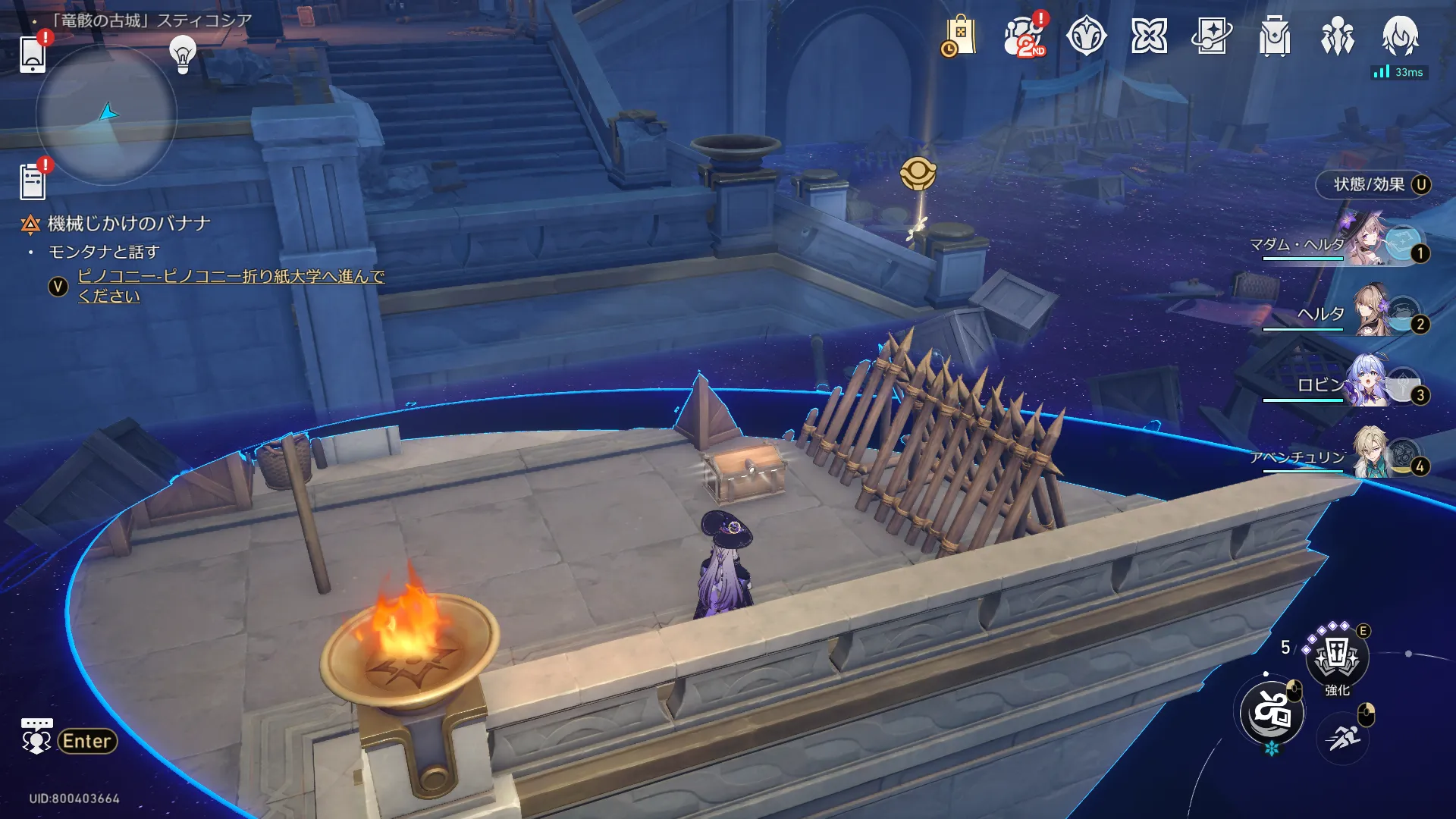Open the warp star icon
The width and height of the screenshot is (1456, 819).
click(x=1149, y=36)
